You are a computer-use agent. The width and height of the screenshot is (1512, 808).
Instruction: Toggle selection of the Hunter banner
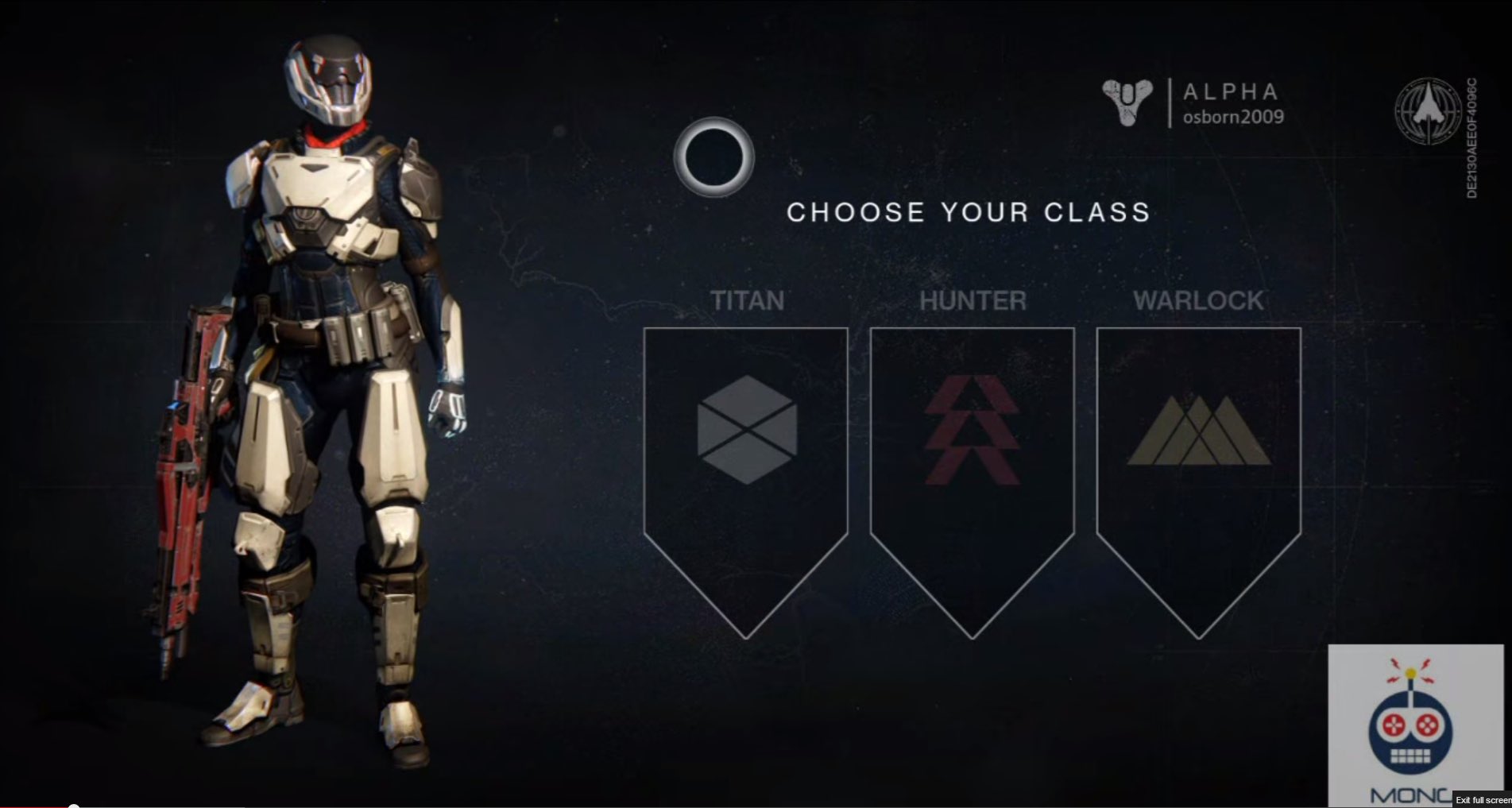(x=971, y=477)
